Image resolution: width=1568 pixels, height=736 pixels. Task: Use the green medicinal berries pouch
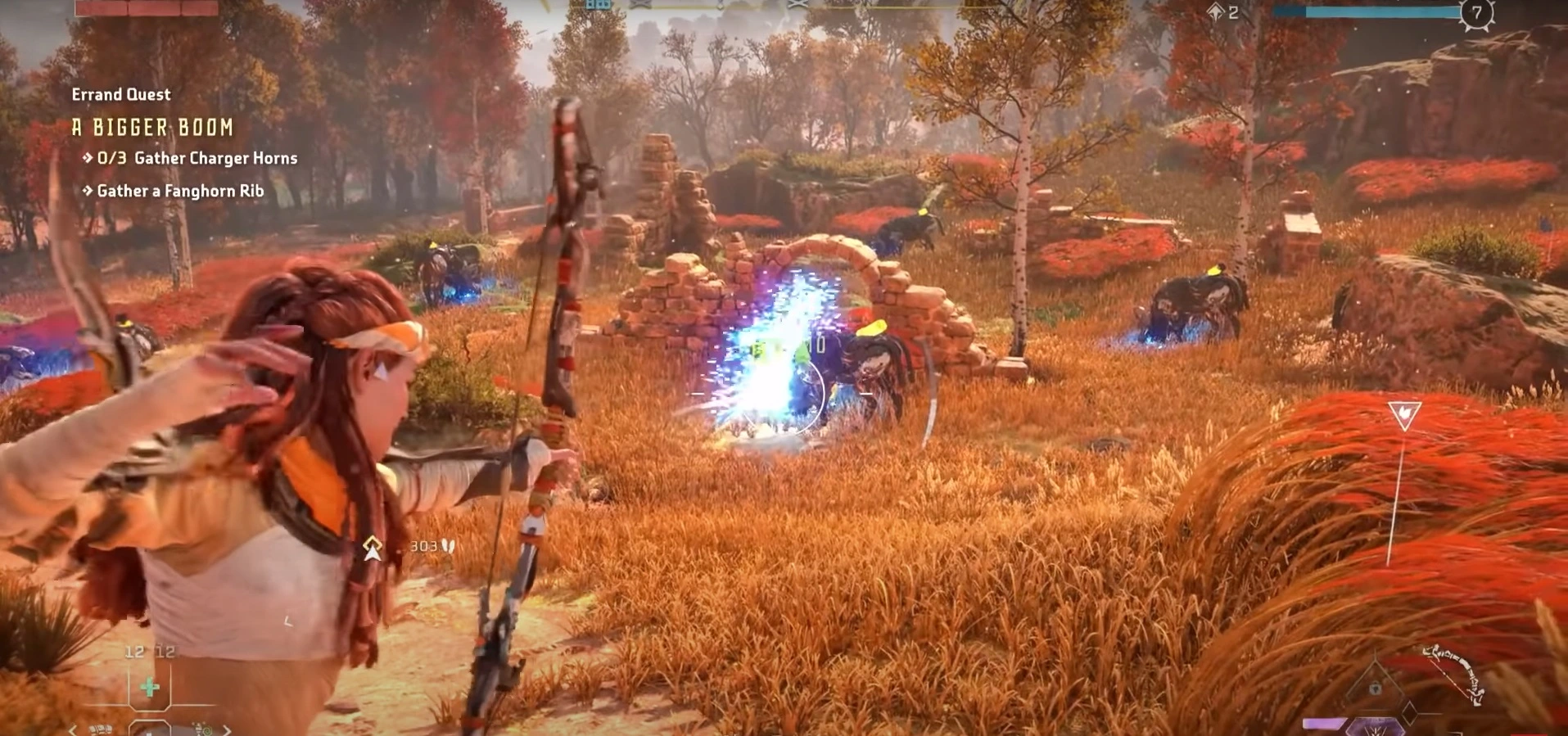150,687
